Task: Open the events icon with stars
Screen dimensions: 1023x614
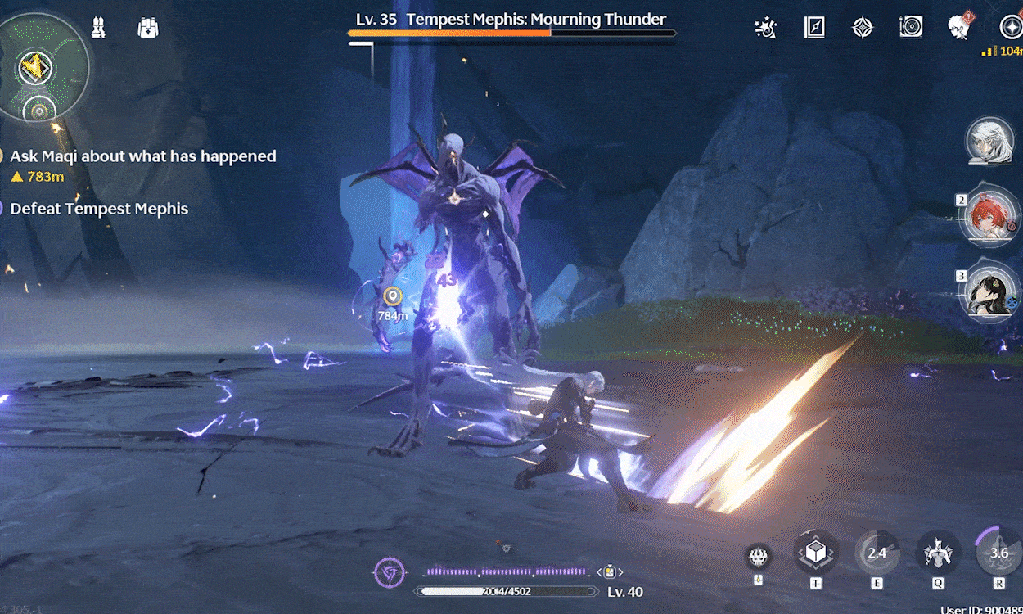Action: [766, 27]
